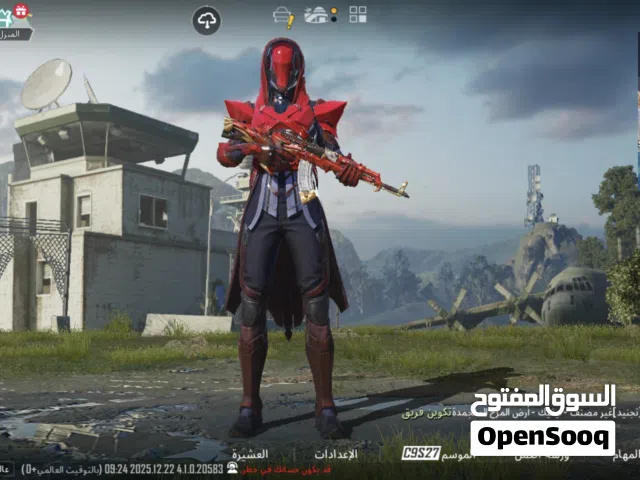The image size is (640, 480).
Task: Tap the cloud download icon
Action: click(x=206, y=20)
